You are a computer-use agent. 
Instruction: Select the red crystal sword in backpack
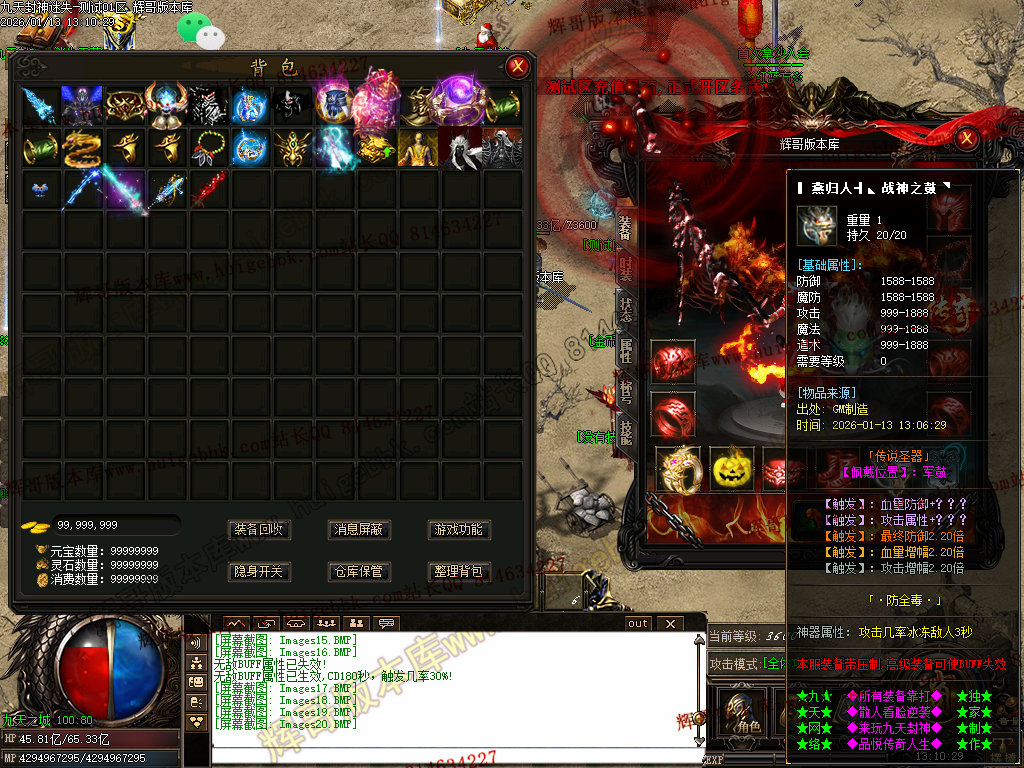207,189
